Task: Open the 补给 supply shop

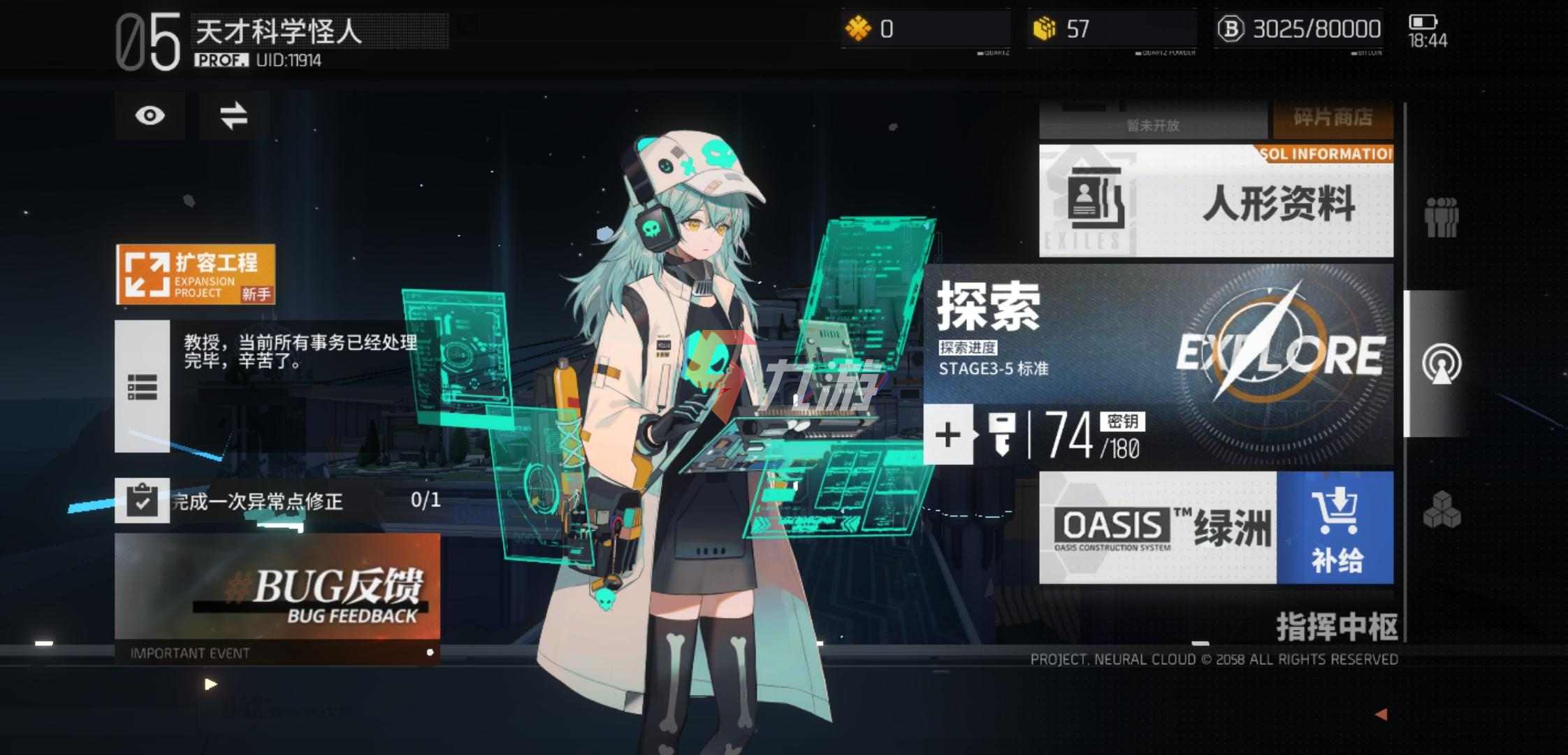Action: (1335, 528)
